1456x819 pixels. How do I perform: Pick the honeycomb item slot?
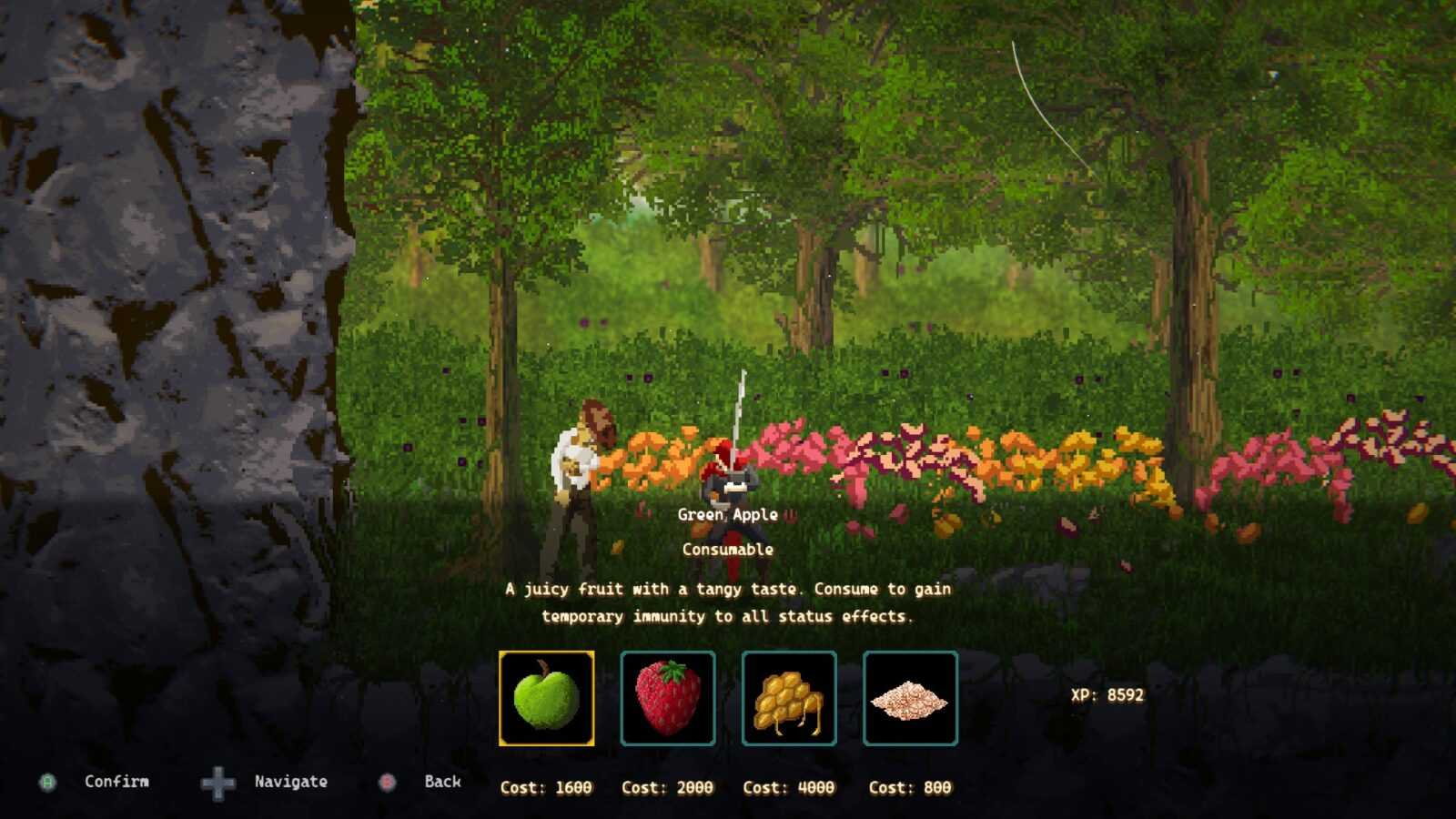coord(789,698)
